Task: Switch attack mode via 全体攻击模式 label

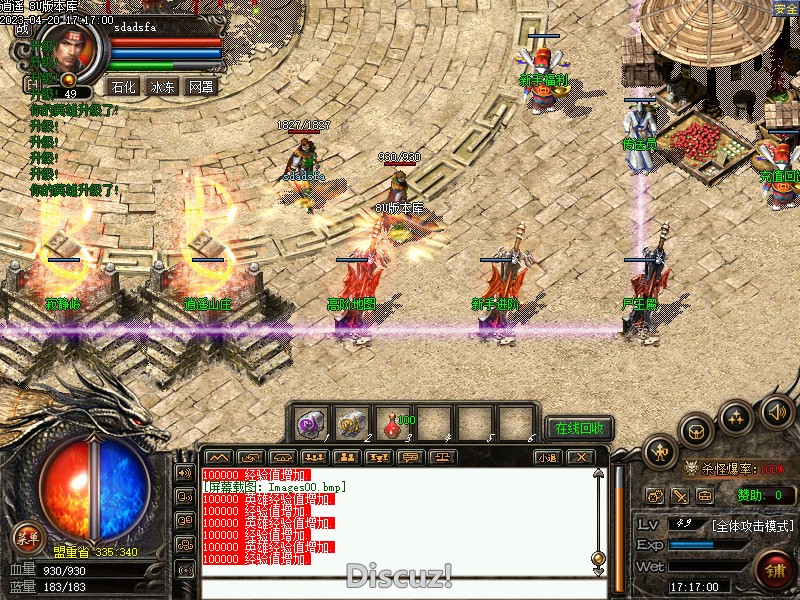Action: coord(753,525)
